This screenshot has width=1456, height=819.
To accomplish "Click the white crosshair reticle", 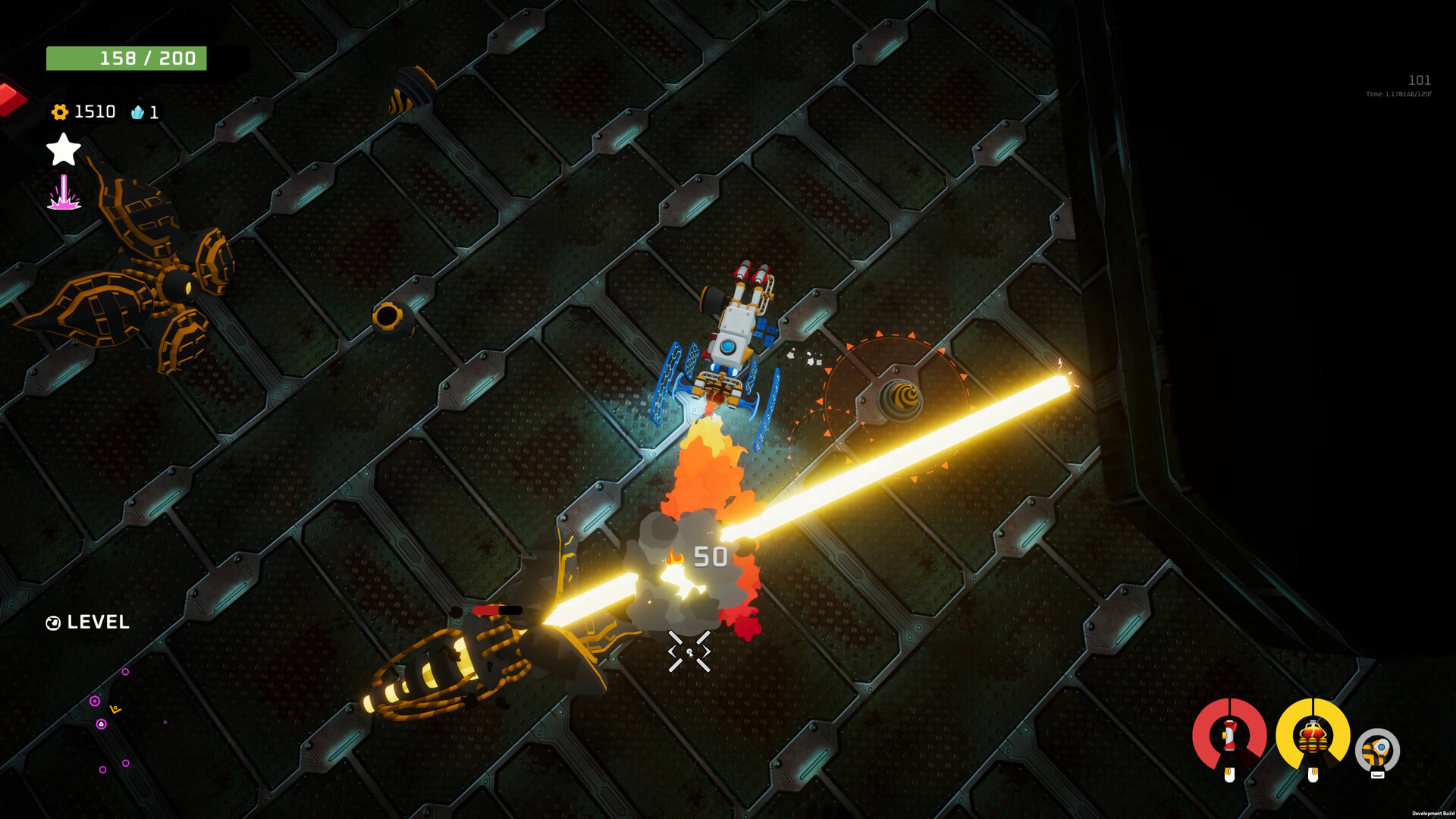I will pos(689,651).
